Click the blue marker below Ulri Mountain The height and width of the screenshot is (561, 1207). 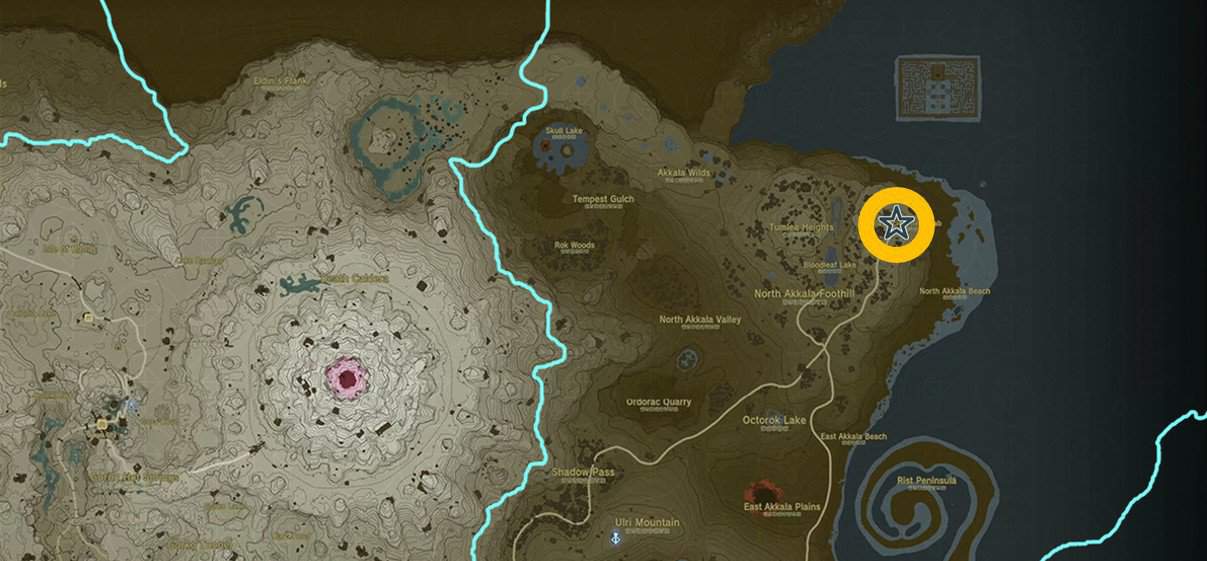pos(616,539)
